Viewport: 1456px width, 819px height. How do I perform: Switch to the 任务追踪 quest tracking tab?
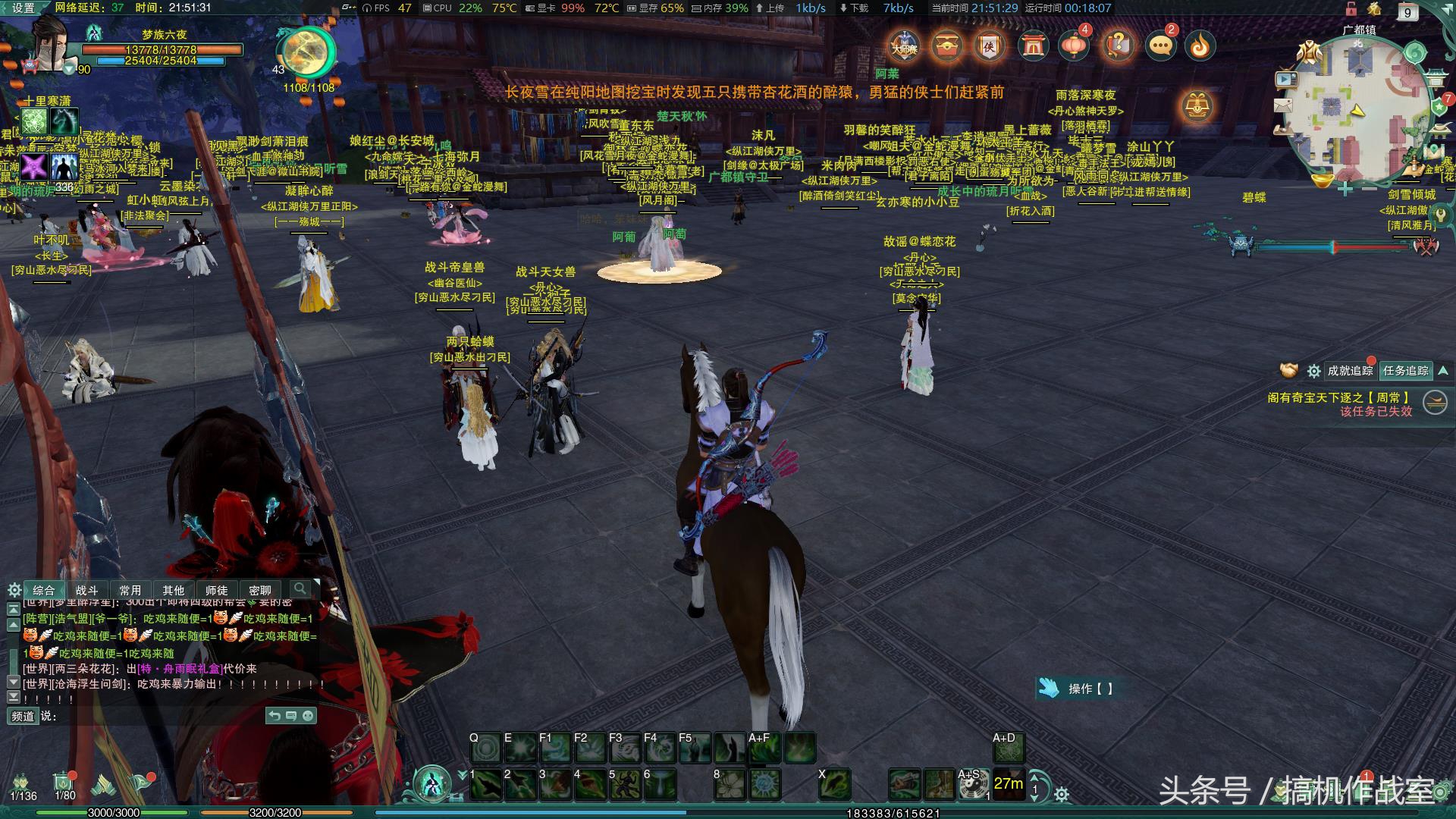click(x=1406, y=371)
